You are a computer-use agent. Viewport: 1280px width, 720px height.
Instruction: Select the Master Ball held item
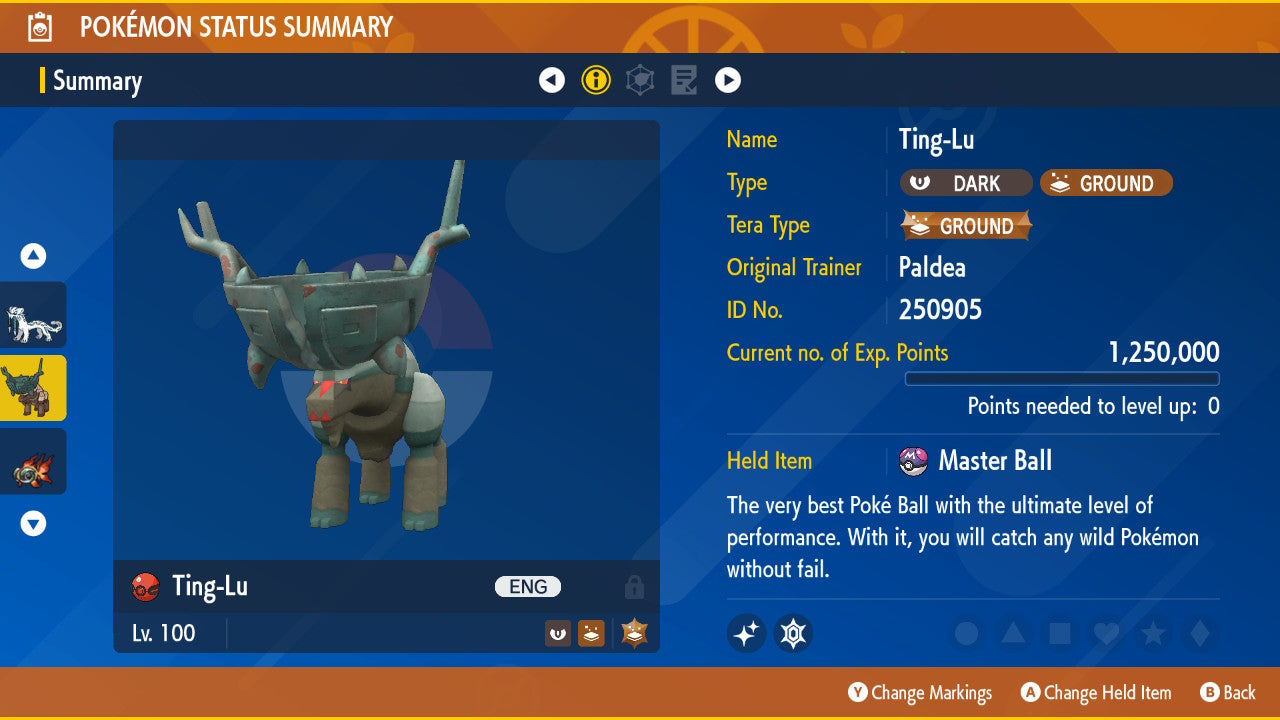993,461
